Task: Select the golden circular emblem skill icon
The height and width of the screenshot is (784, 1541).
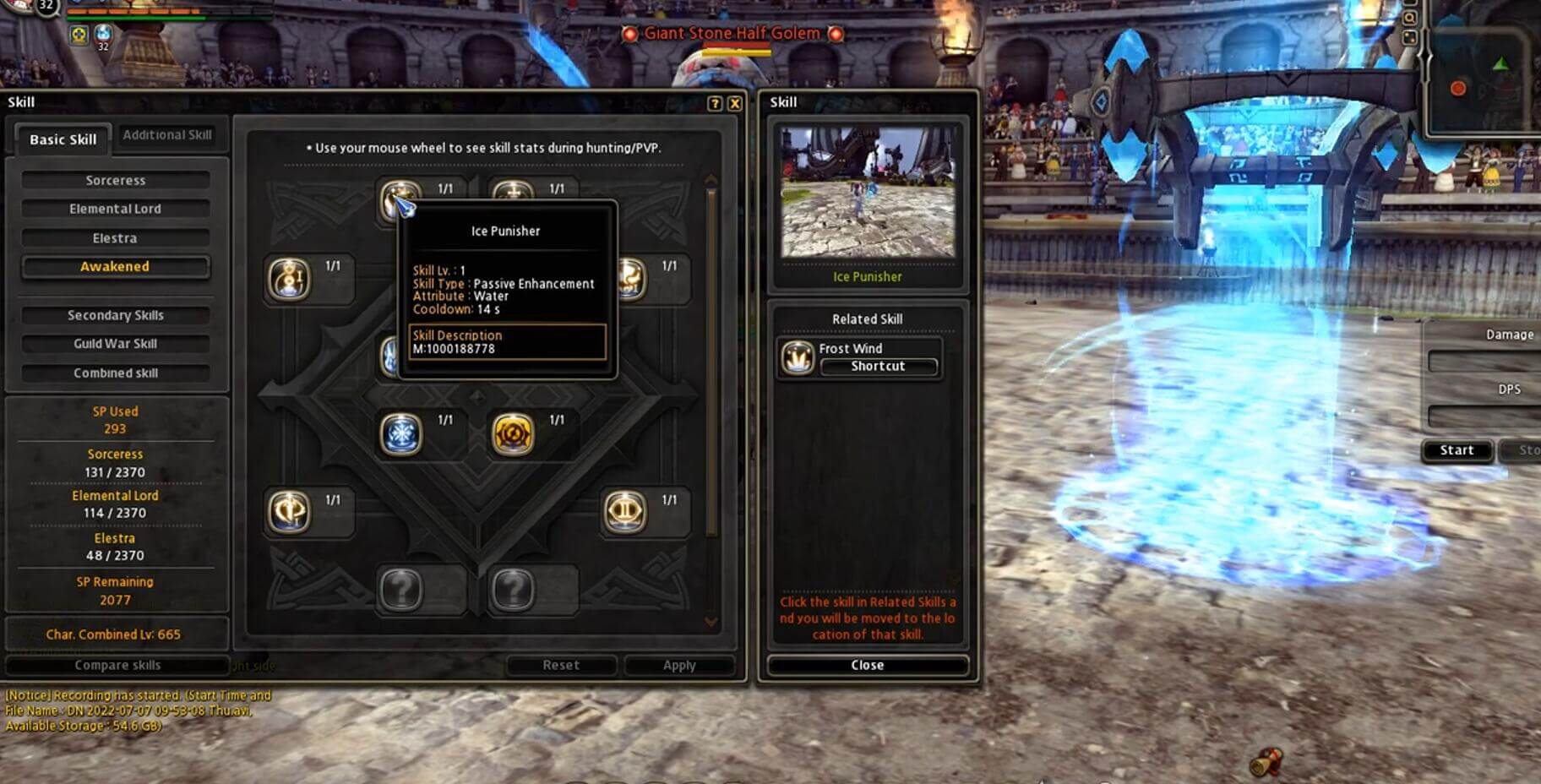Action: tap(513, 434)
